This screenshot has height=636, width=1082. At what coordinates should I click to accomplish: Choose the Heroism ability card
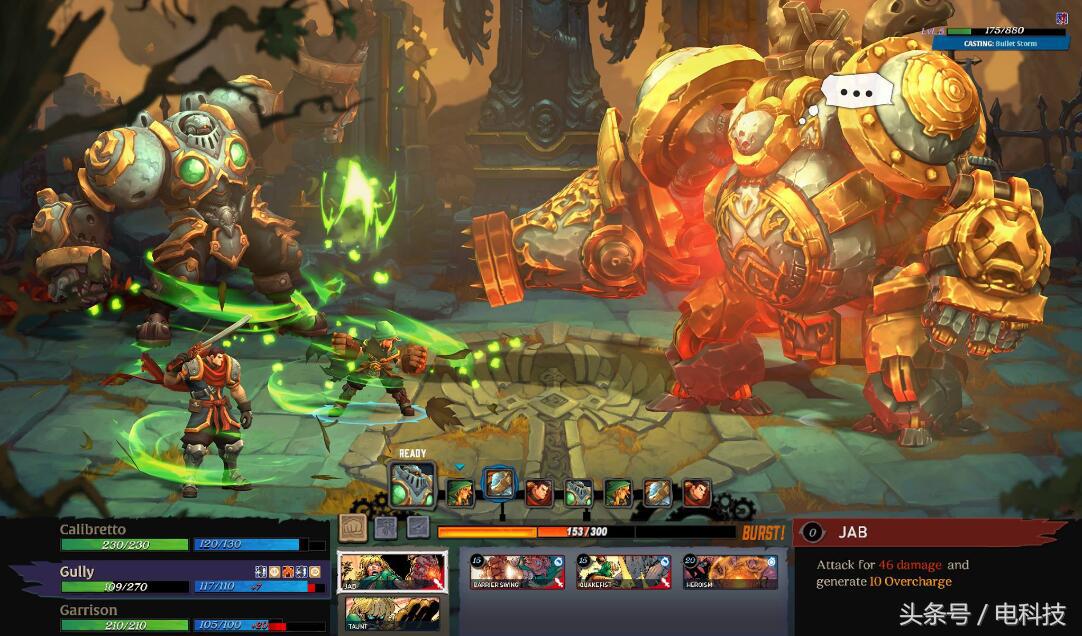pos(730,572)
